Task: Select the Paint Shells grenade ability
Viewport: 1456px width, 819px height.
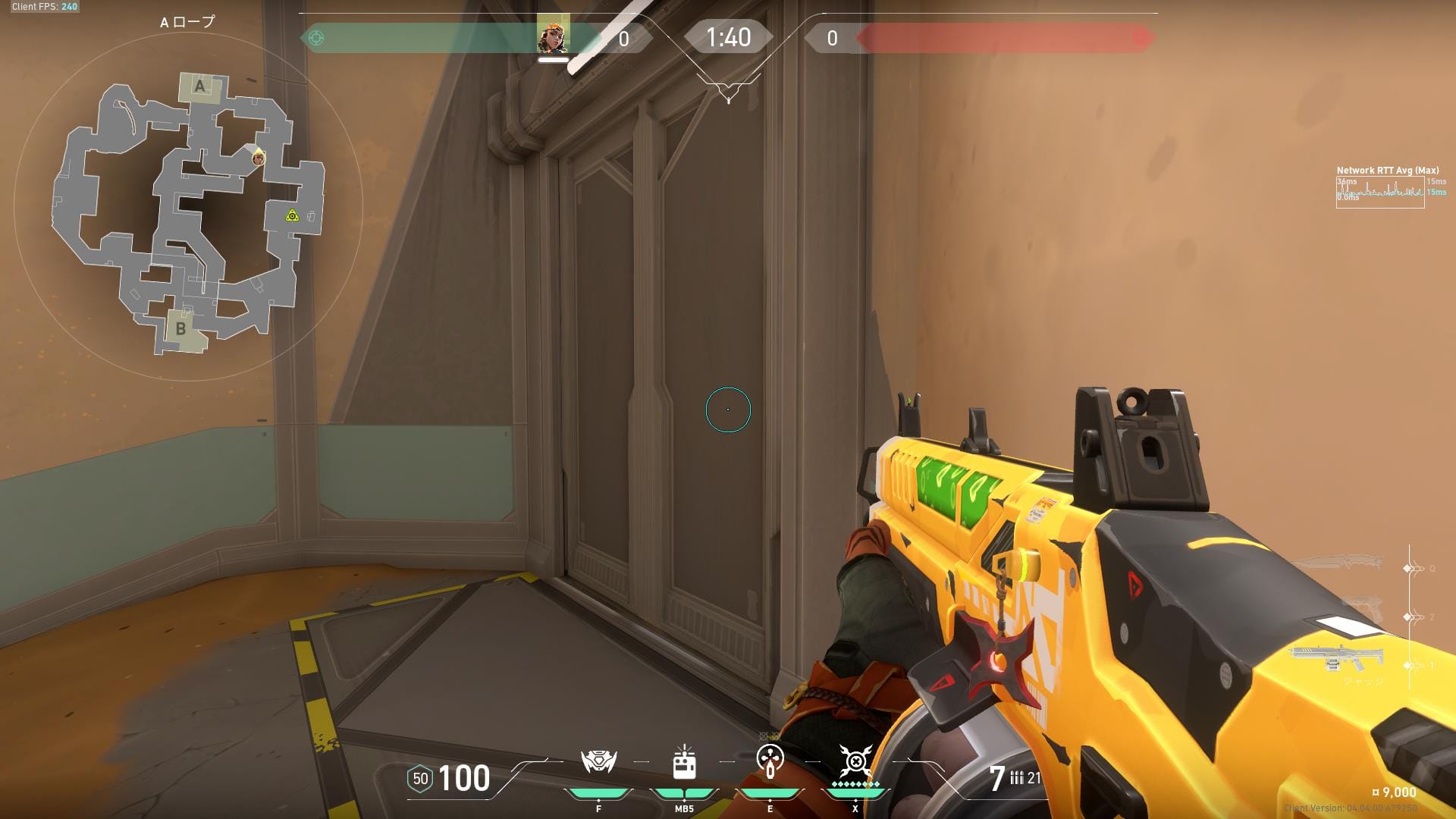Action: click(770, 761)
